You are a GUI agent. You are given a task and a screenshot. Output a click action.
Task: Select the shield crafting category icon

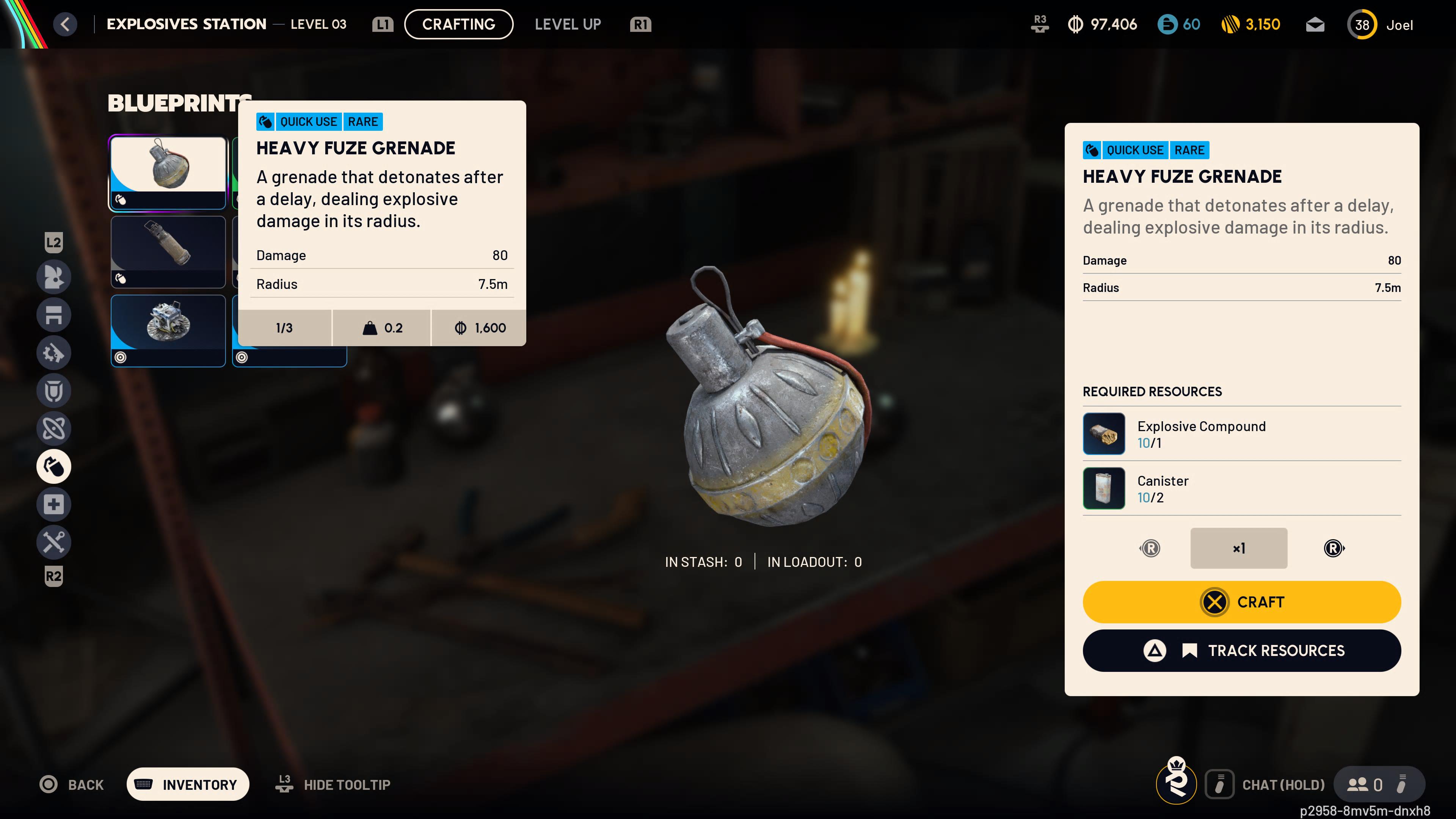[54, 391]
